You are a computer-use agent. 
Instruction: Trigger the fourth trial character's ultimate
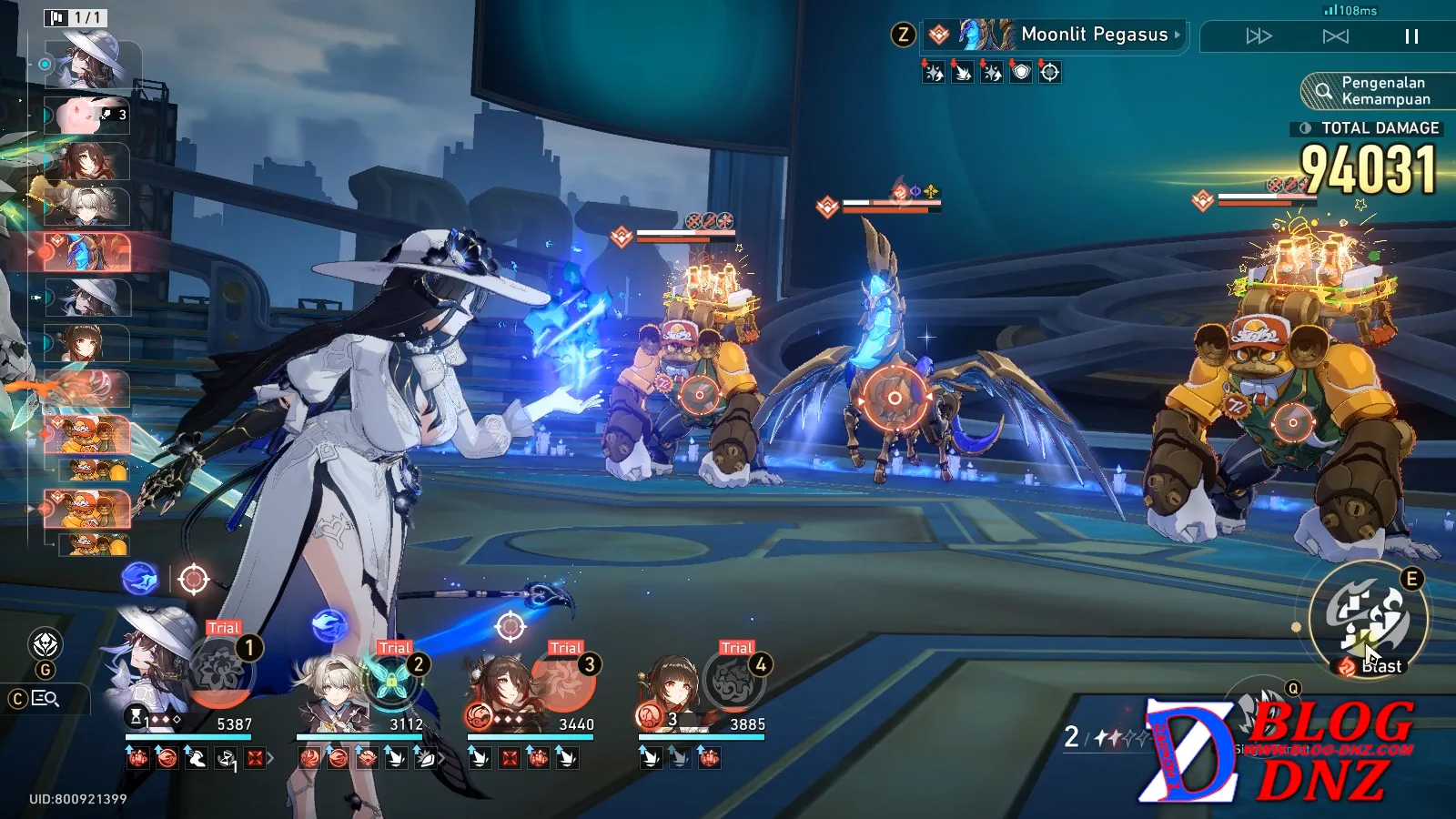tap(733, 682)
